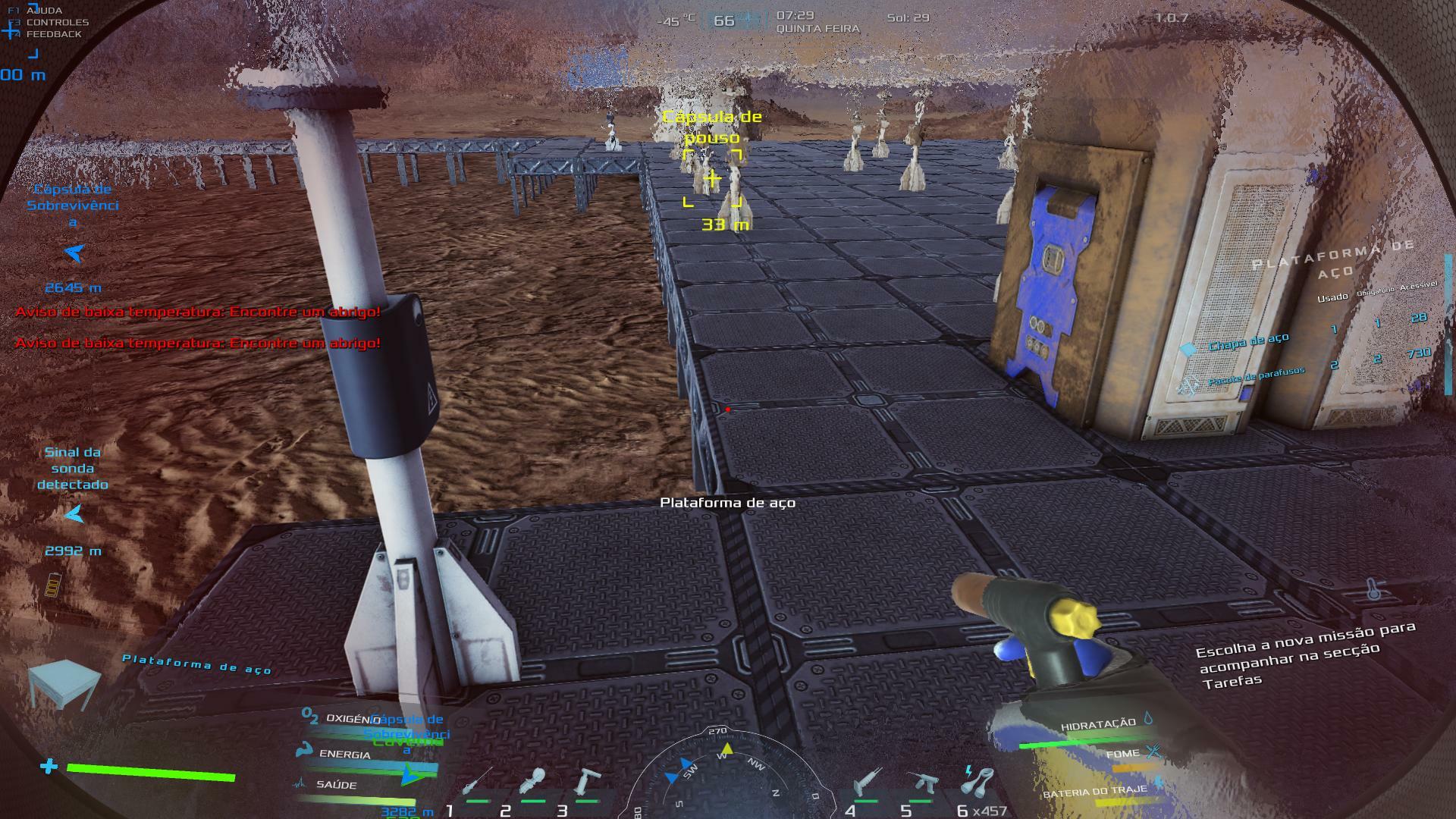The image size is (1456, 819).
Task: Click the yellow Cápsula de pouso target marker
Action: 712,179
